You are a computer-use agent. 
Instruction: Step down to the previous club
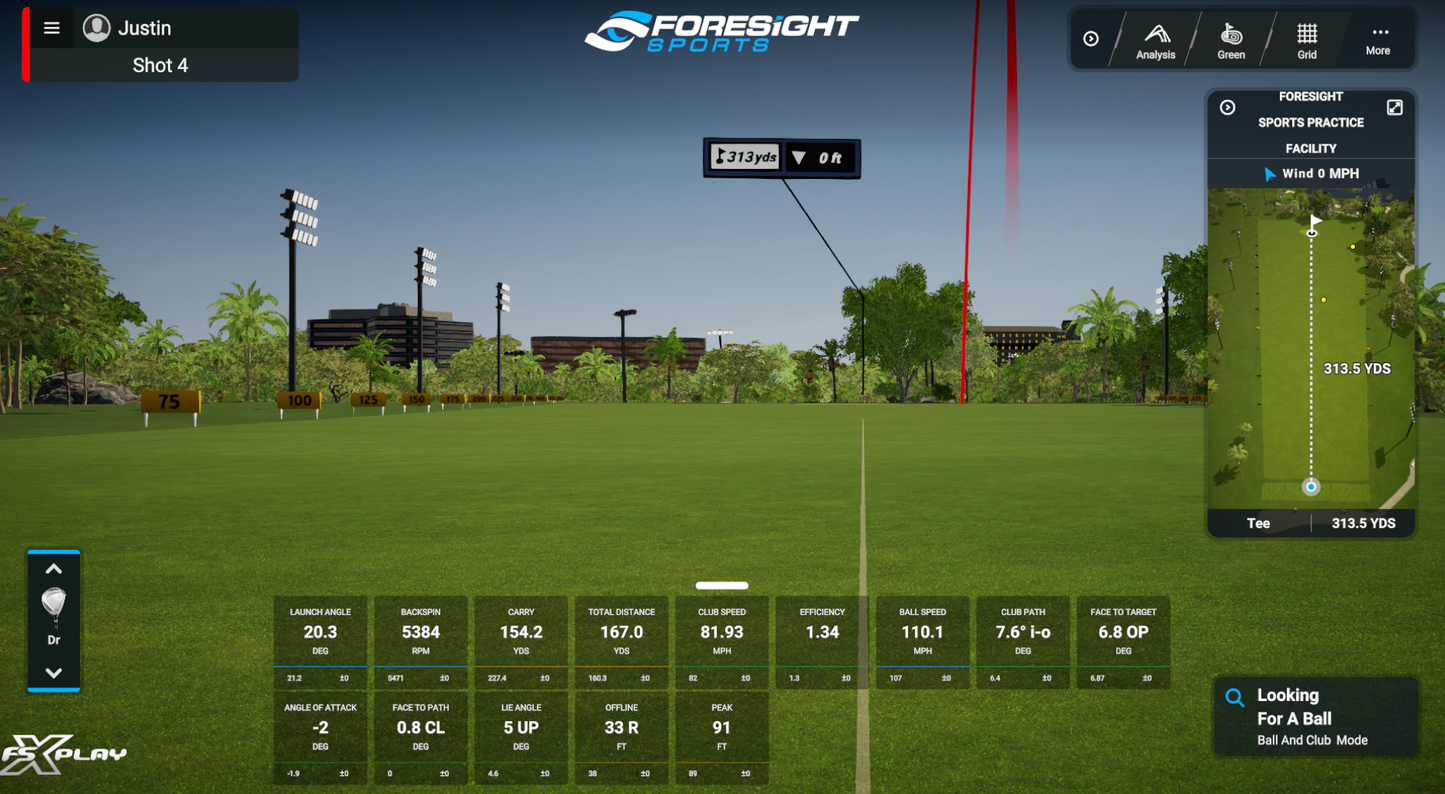[53, 673]
